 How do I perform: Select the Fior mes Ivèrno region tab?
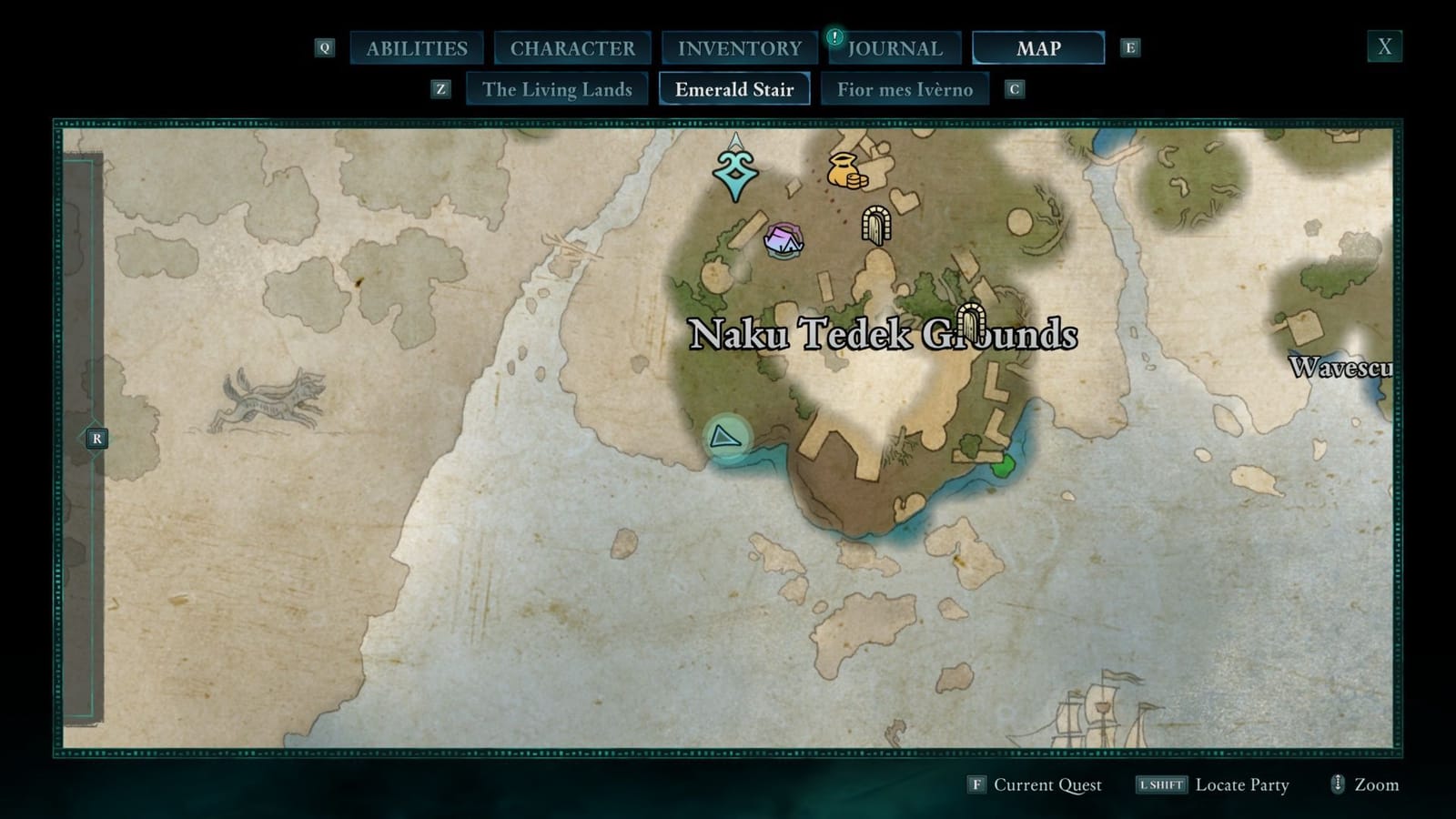click(905, 89)
